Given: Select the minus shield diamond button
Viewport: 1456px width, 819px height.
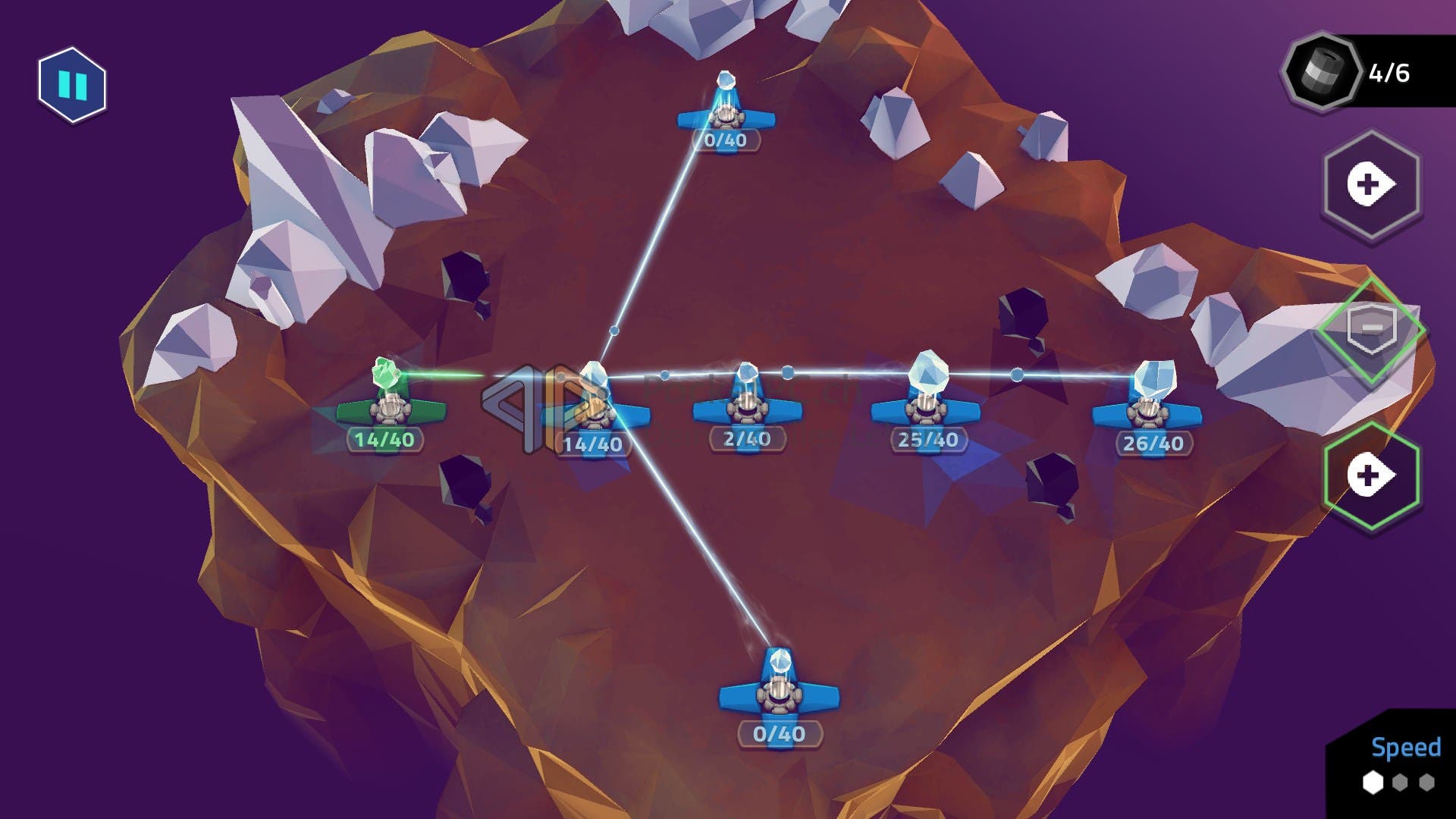Looking at the screenshot, I should point(1371,330).
